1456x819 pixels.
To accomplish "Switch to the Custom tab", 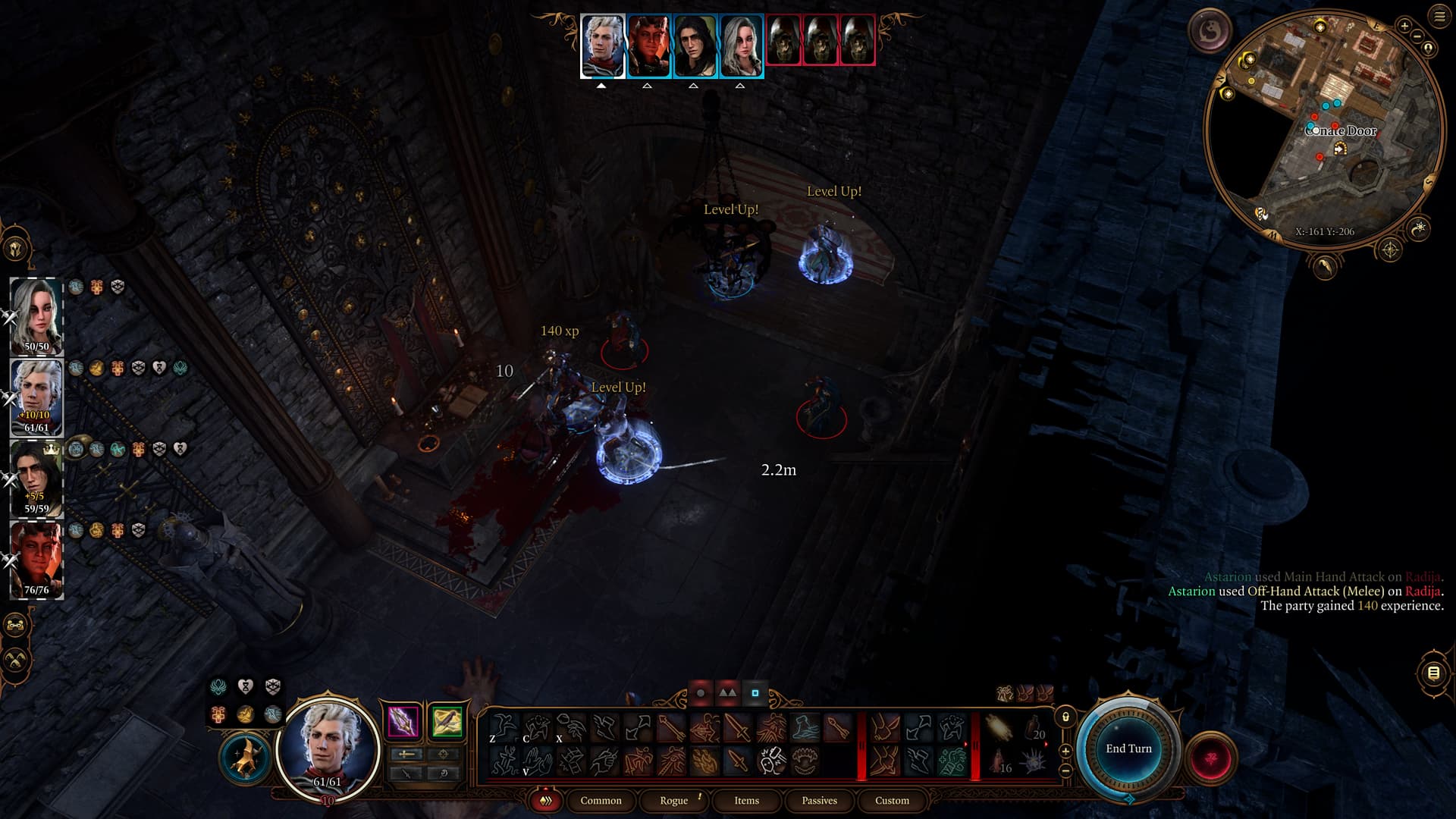I will pyautogui.click(x=892, y=800).
